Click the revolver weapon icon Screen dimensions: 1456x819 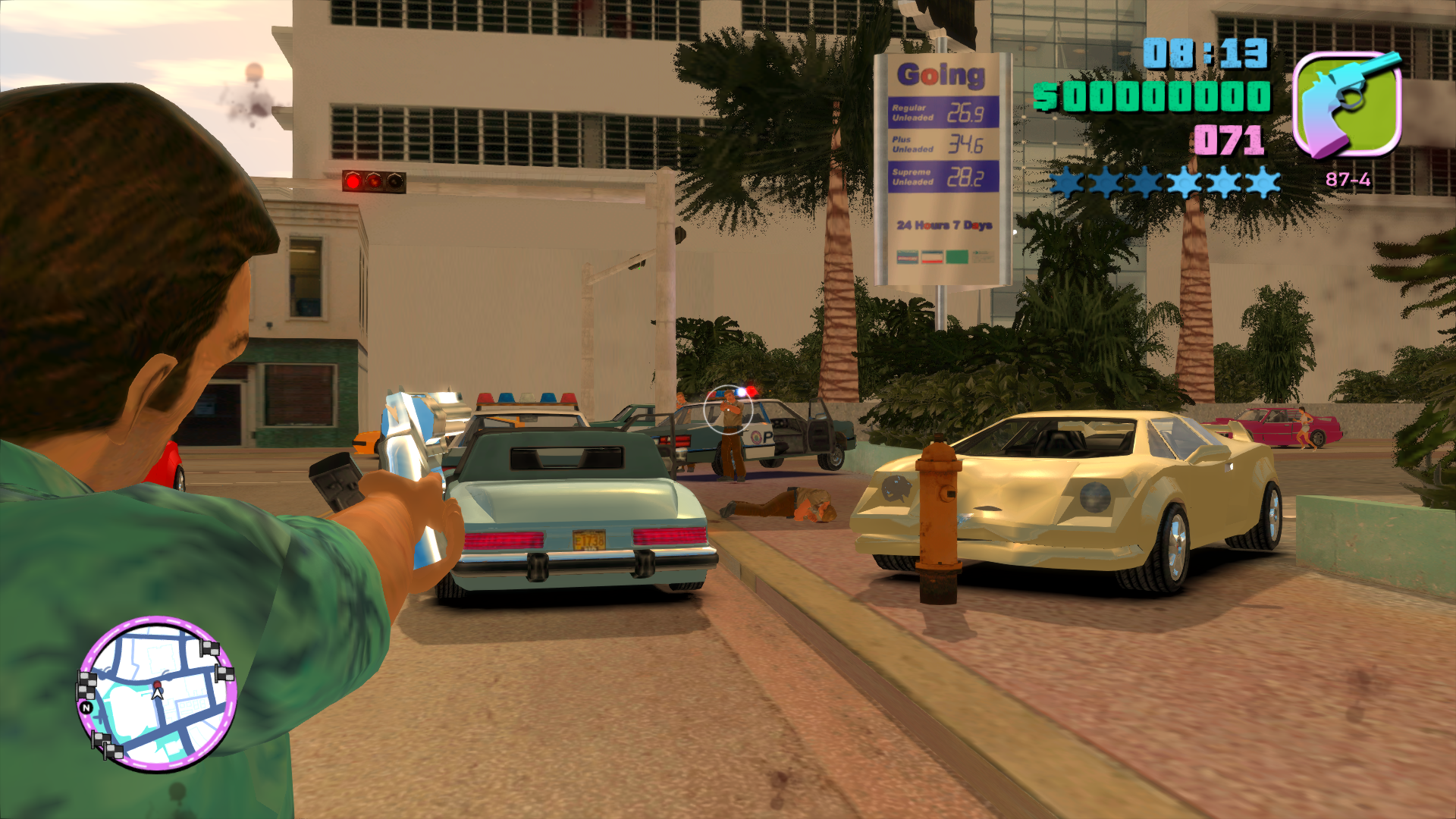pos(1348,104)
